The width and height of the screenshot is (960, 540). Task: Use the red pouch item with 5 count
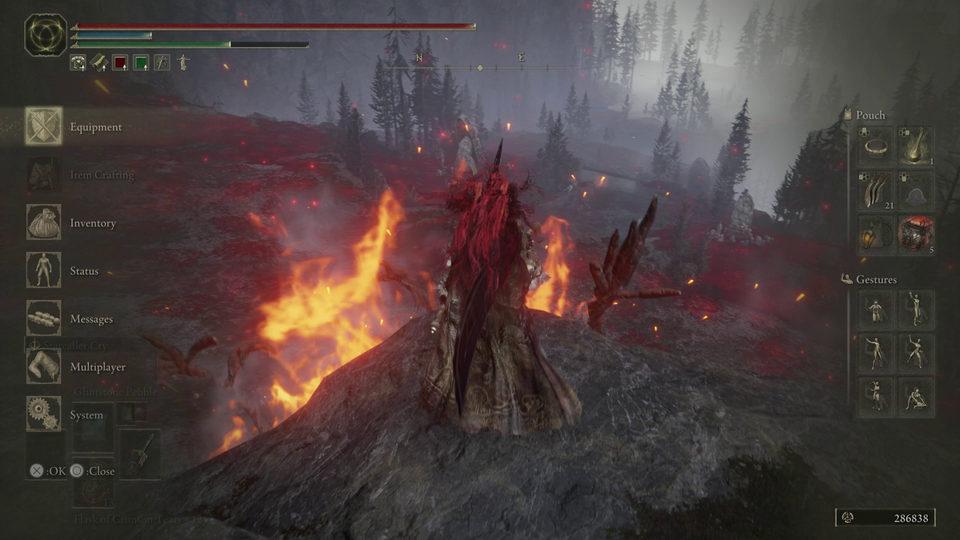point(916,234)
